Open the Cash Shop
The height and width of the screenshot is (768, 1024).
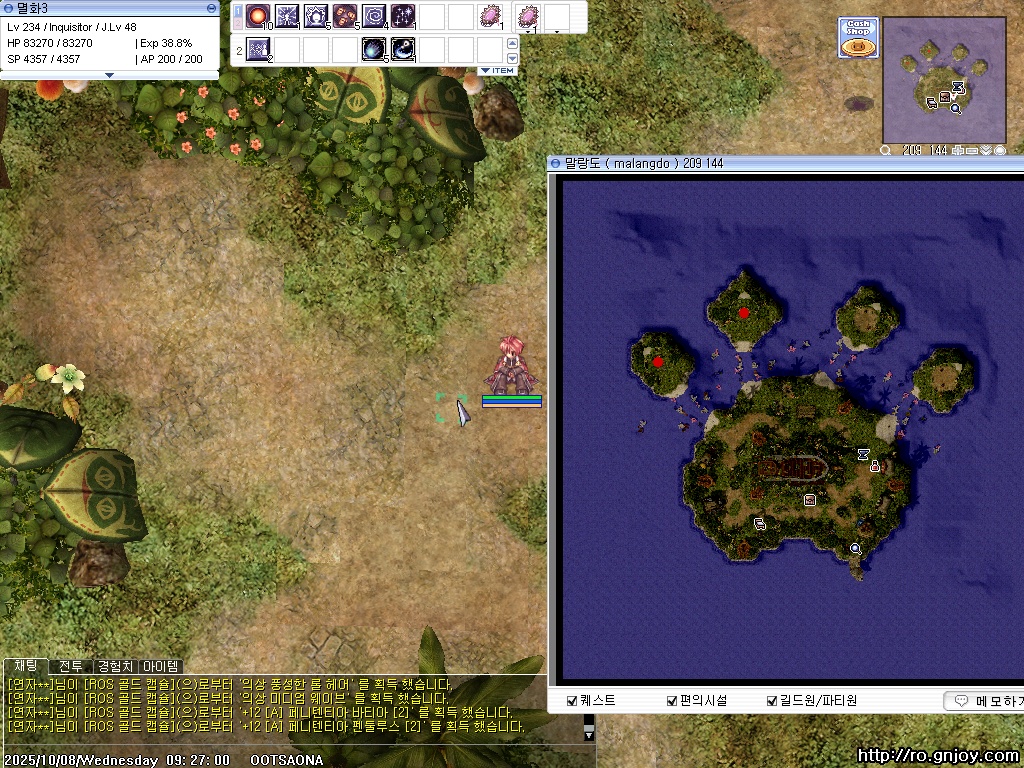tap(858, 38)
